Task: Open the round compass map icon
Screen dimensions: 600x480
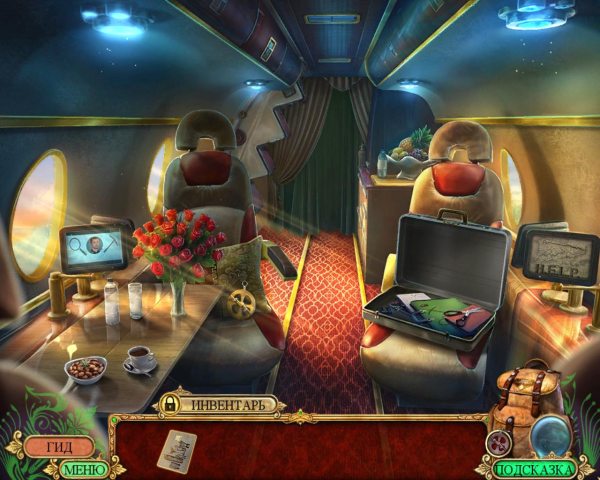Action: click(499, 442)
